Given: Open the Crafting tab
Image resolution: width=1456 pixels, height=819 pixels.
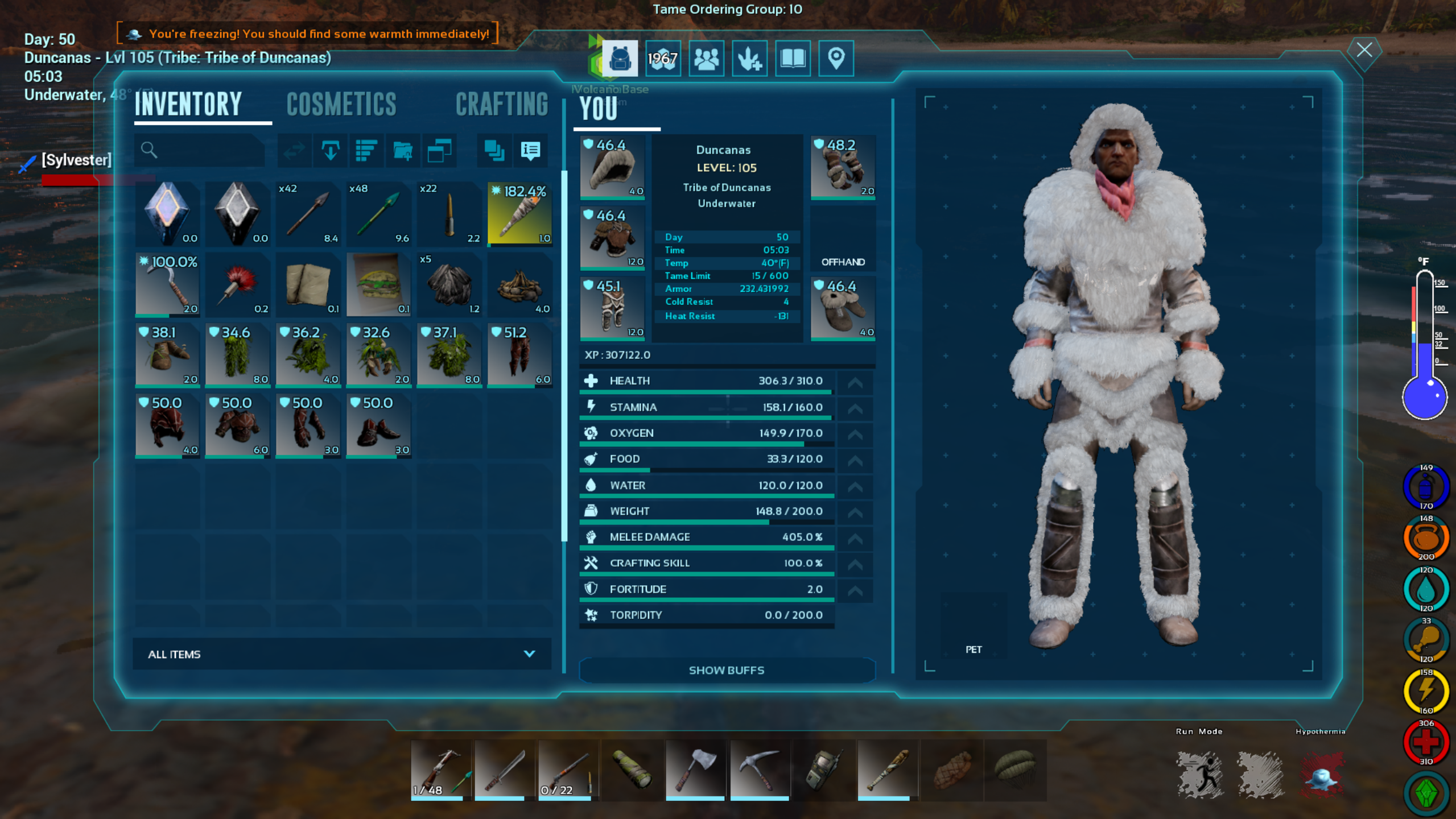Looking at the screenshot, I should coord(501,105).
